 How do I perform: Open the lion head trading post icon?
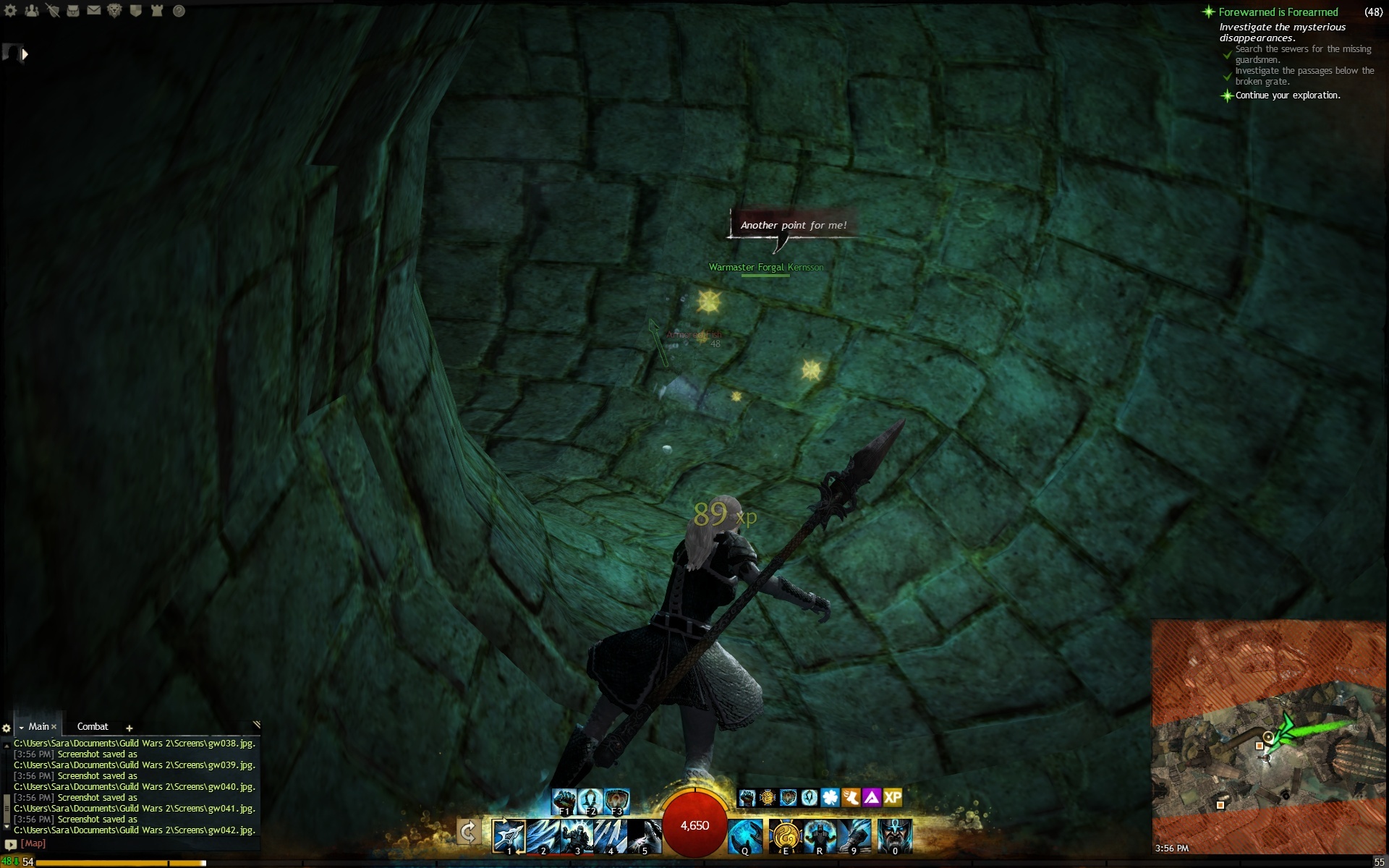point(114,11)
